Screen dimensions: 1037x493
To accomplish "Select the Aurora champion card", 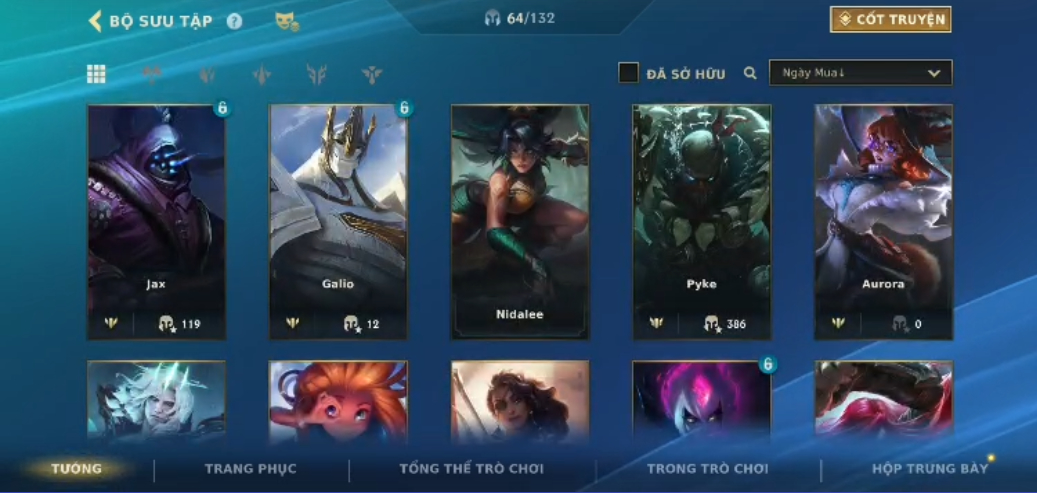I will [883, 220].
